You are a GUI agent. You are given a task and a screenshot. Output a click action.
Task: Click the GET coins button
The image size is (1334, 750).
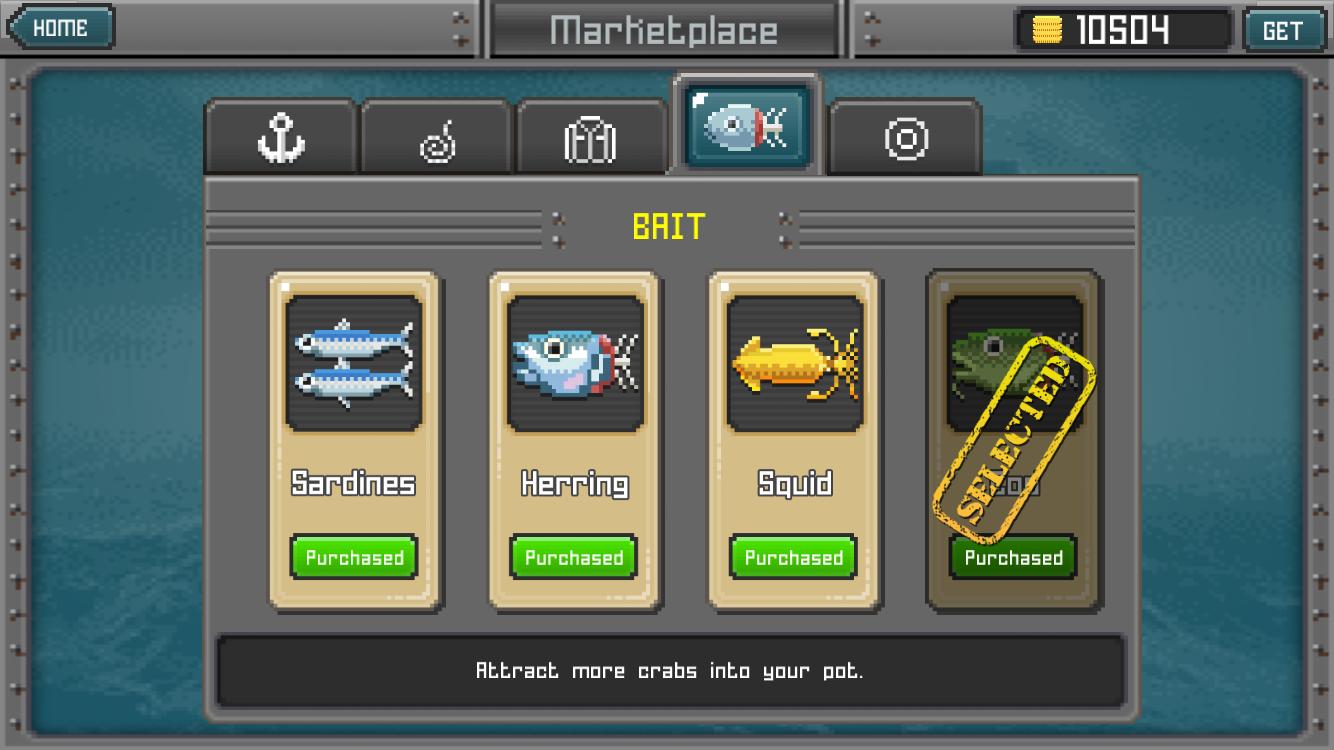tap(1285, 29)
